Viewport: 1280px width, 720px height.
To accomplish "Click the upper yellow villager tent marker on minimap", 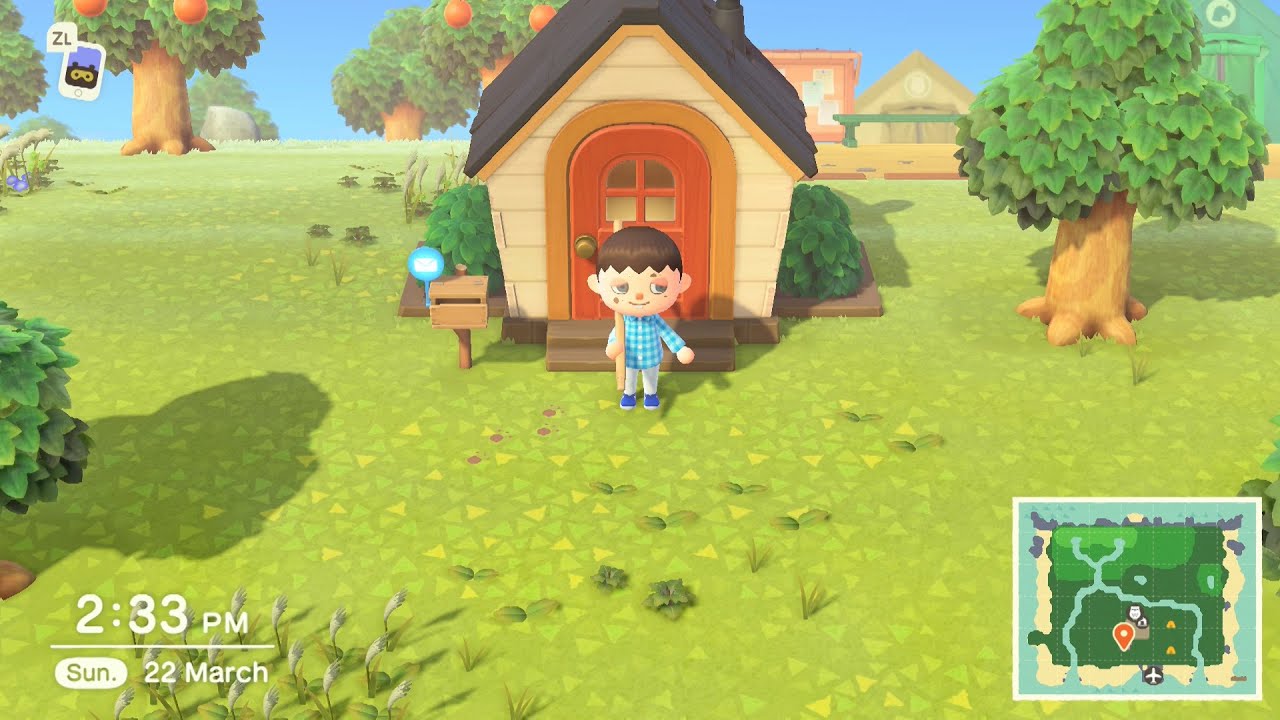I will click(x=1171, y=624).
